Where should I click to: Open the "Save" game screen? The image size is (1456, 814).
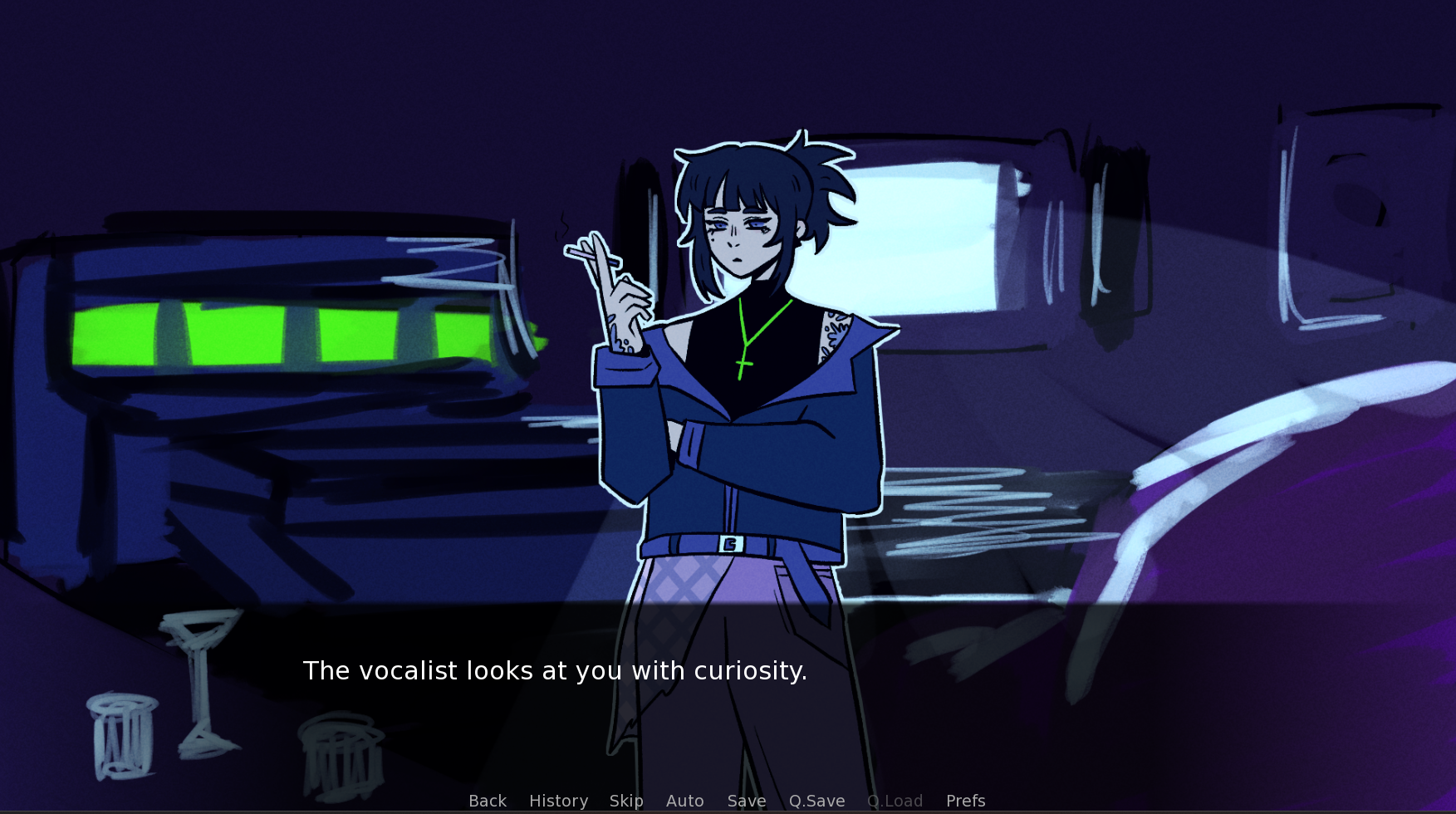click(x=746, y=801)
